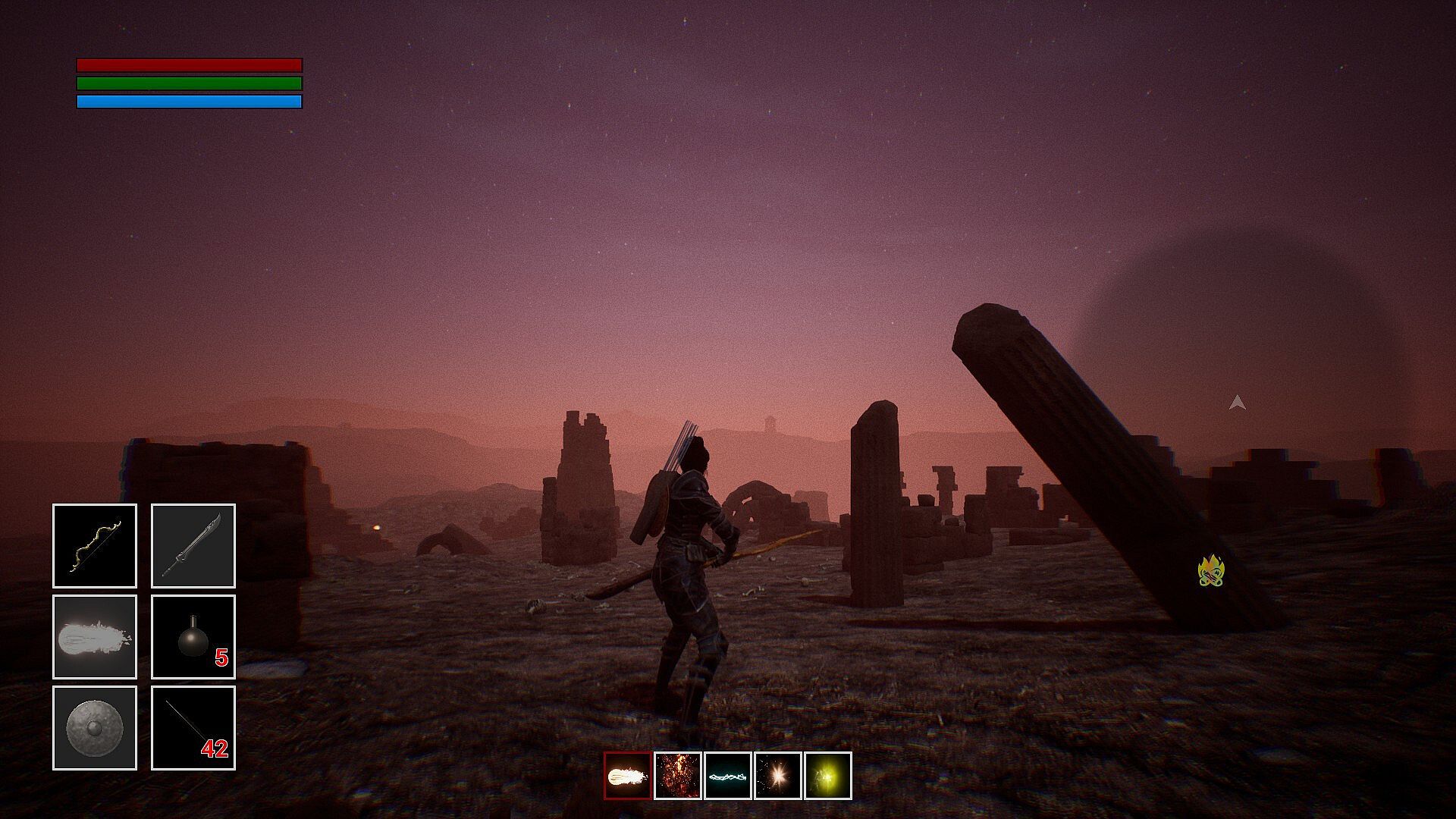Select the cyan lightning streak spell
Image resolution: width=1456 pixels, height=819 pixels.
click(728, 776)
